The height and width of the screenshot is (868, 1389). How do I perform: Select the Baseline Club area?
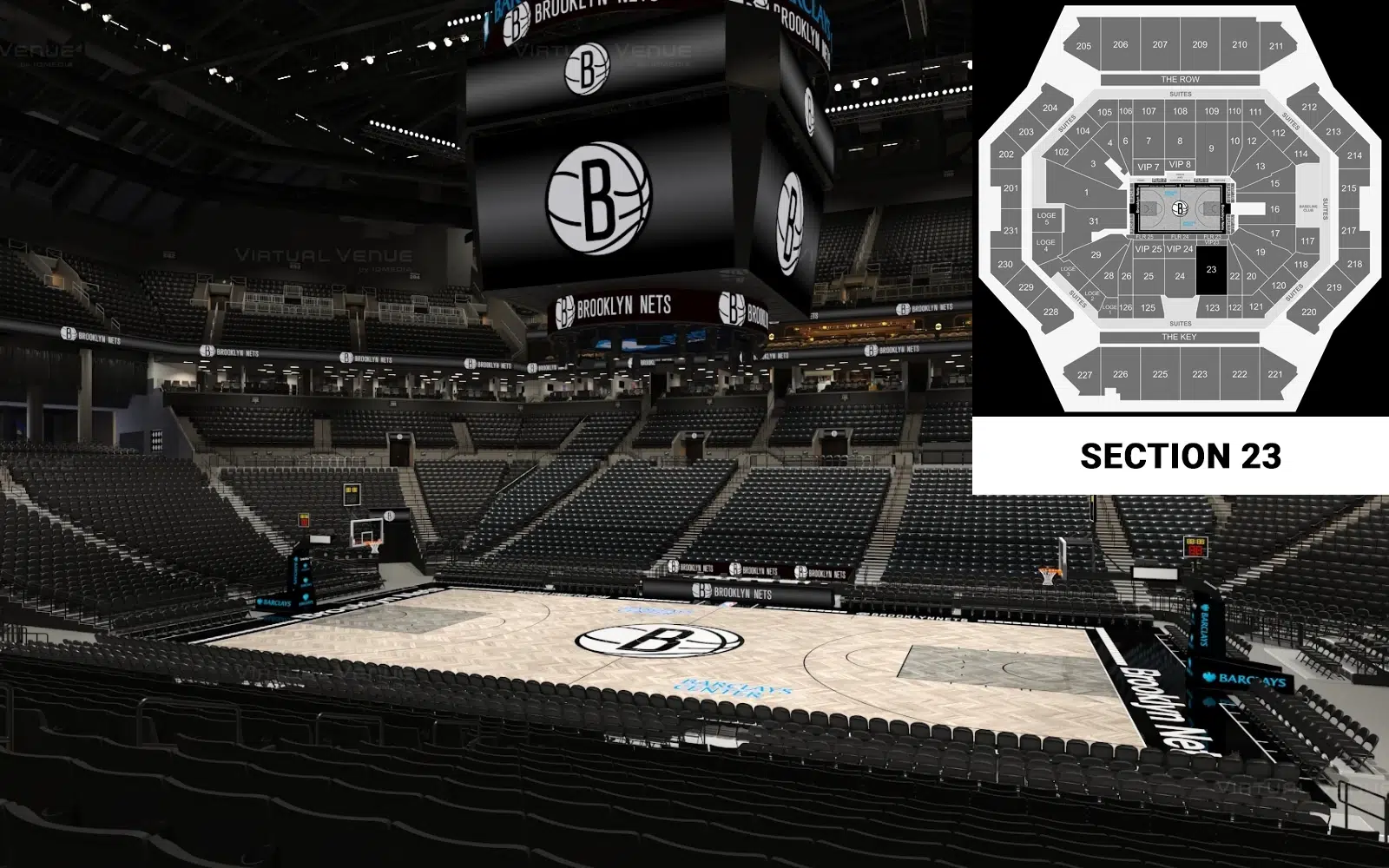[1307, 208]
